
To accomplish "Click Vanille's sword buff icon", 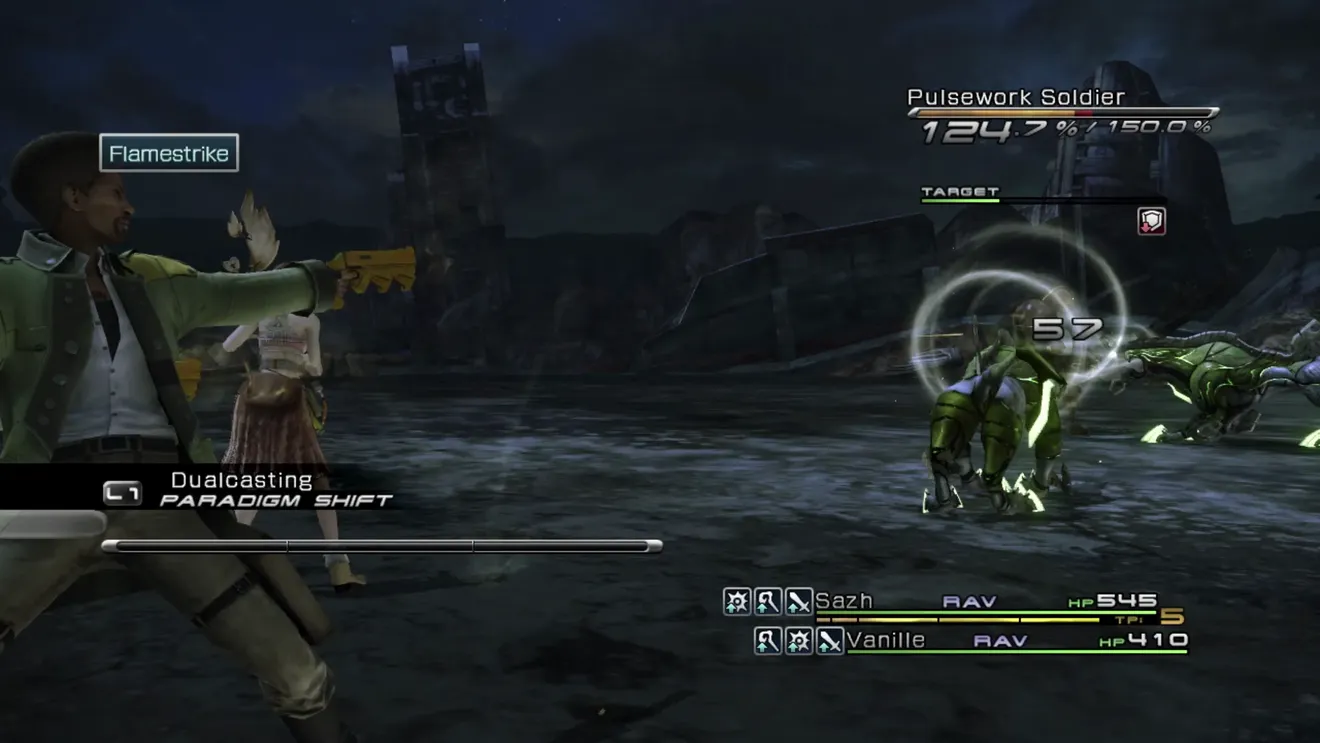I will 829,641.
